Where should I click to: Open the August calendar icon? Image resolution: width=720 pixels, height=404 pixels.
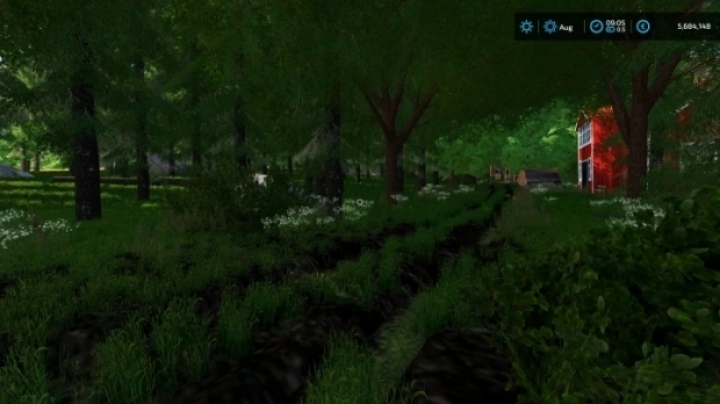tap(550, 26)
